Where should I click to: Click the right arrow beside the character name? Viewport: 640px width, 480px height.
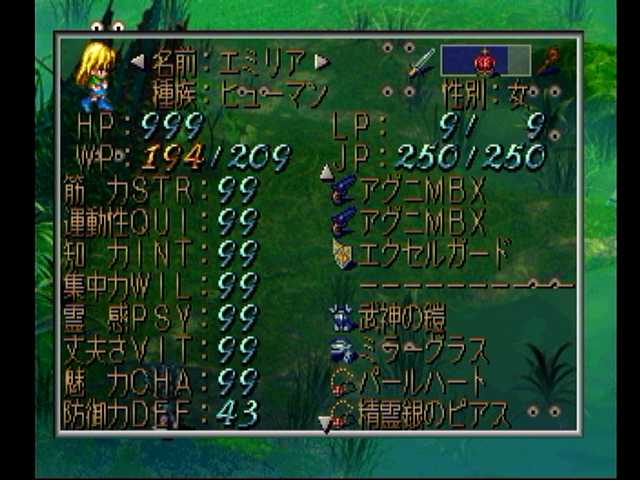point(321,62)
